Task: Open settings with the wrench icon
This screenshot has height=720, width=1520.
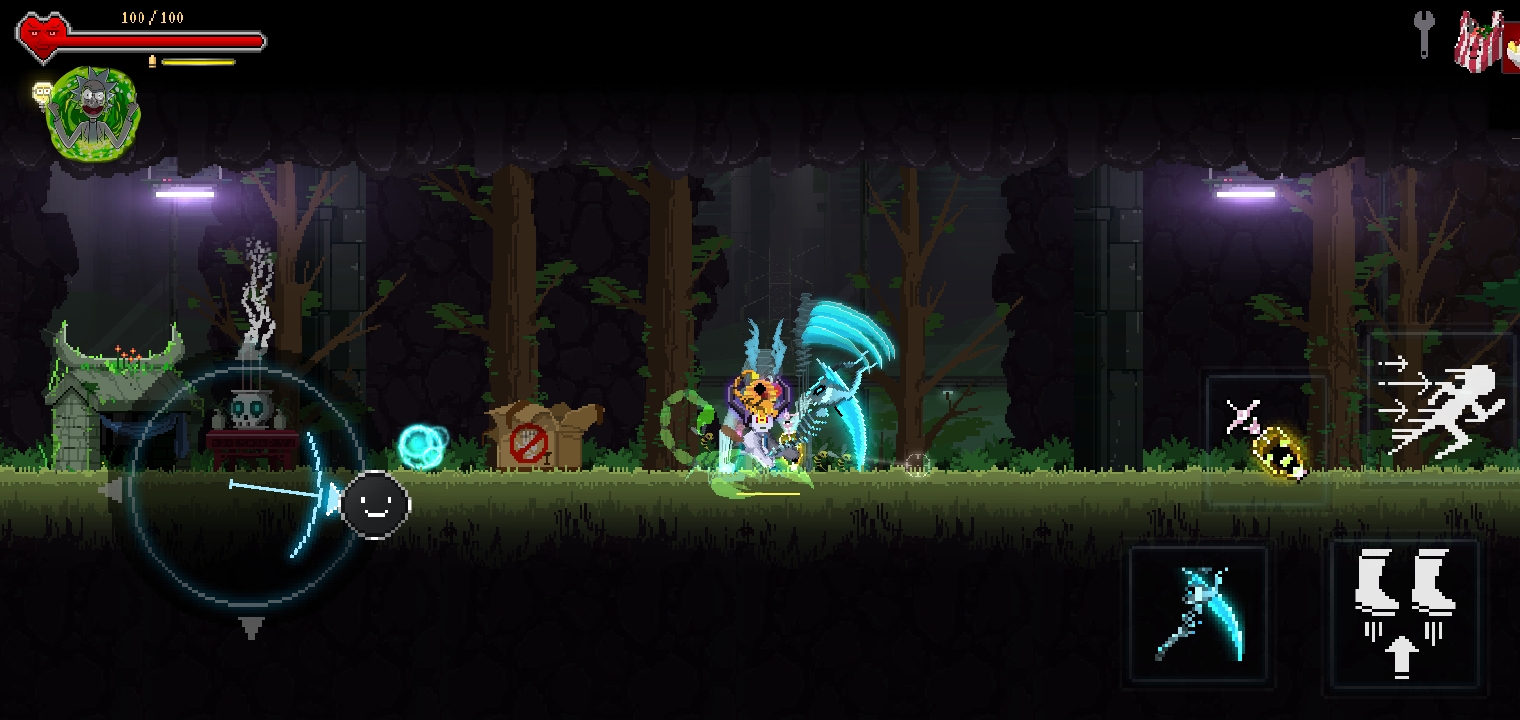Action: click(x=1423, y=35)
